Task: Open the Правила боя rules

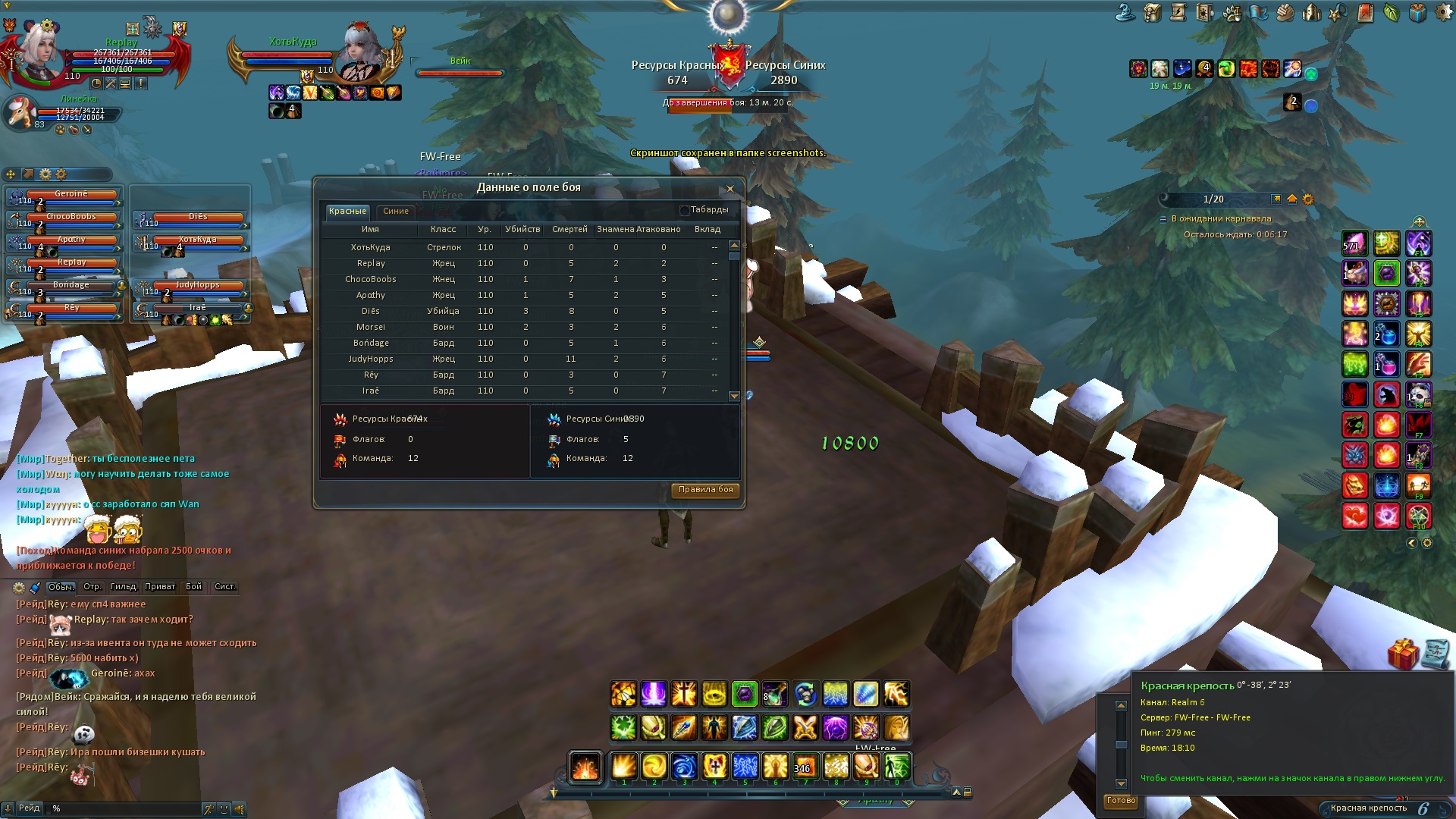Action: coord(705,490)
